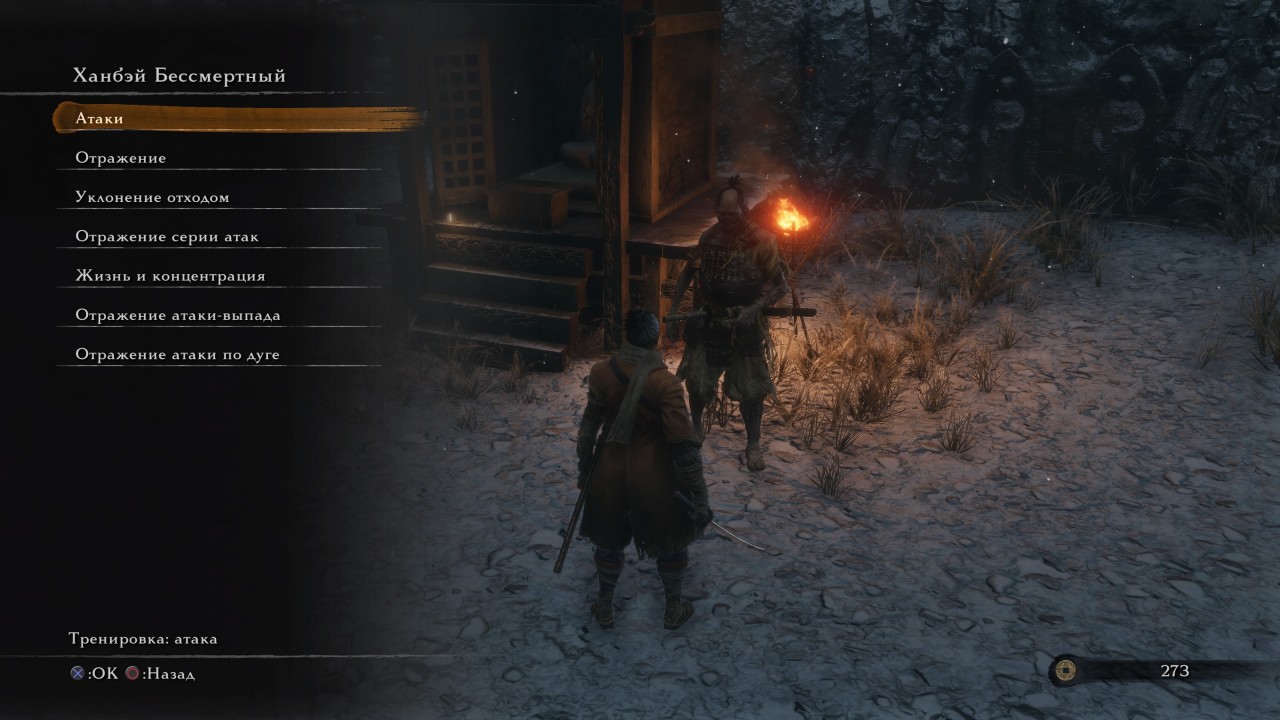
Task: Click the X :ОК button prompt icon
Action: pyautogui.click(x=76, y=673)
